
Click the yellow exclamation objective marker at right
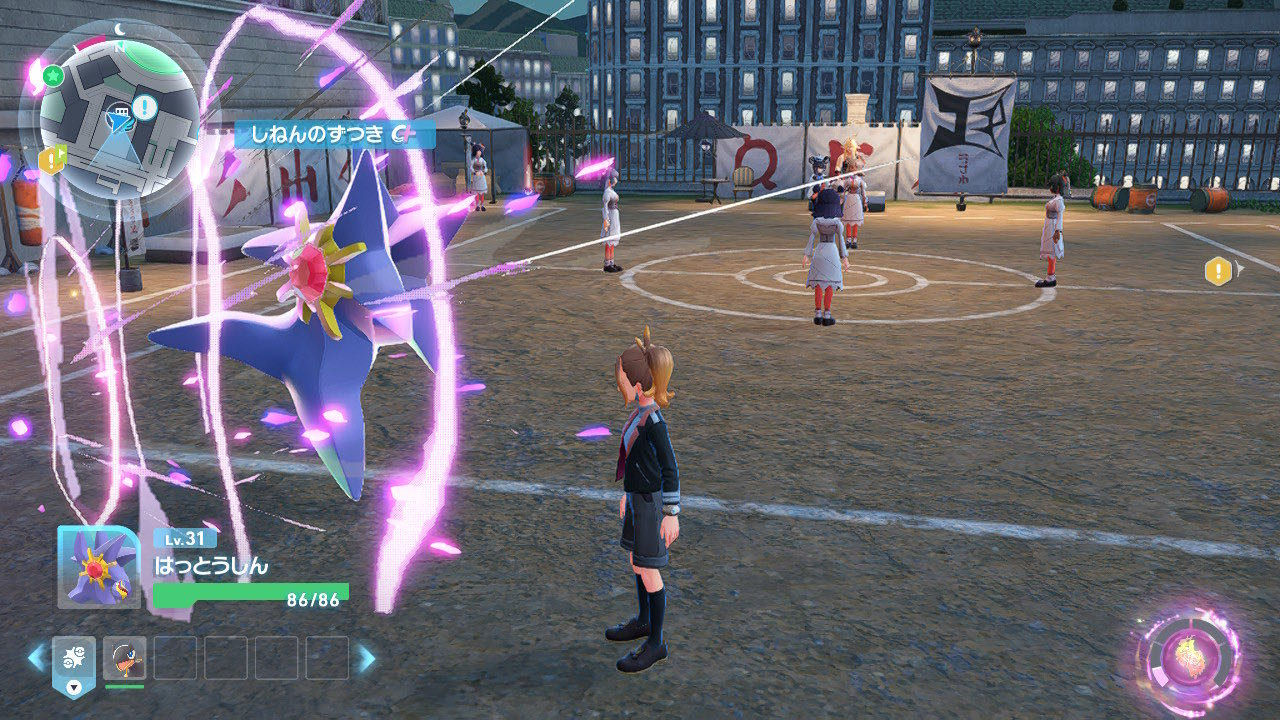pyautogui.click(x=1217, y=271)
